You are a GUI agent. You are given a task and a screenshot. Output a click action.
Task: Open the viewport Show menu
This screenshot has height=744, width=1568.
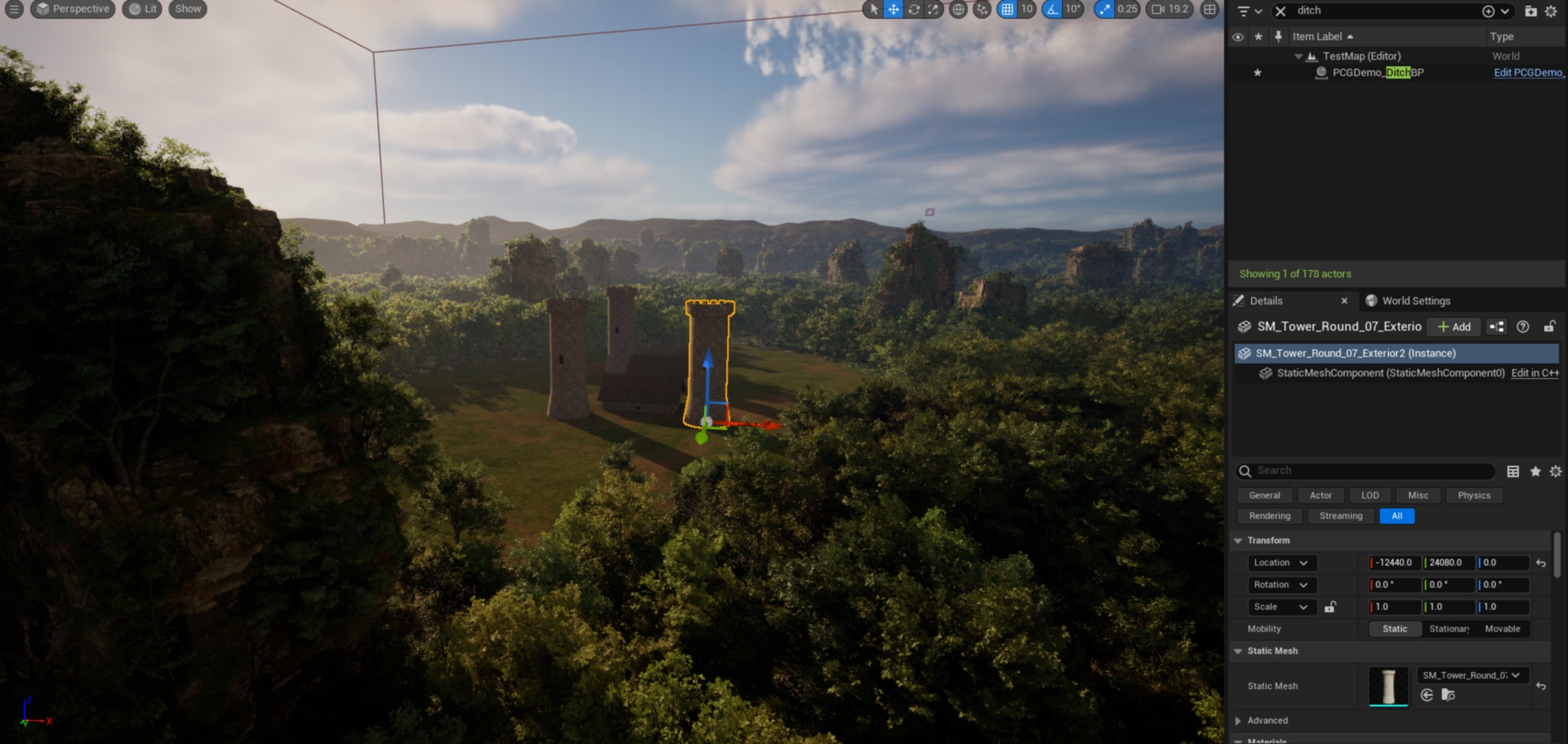tap(188, 10)
